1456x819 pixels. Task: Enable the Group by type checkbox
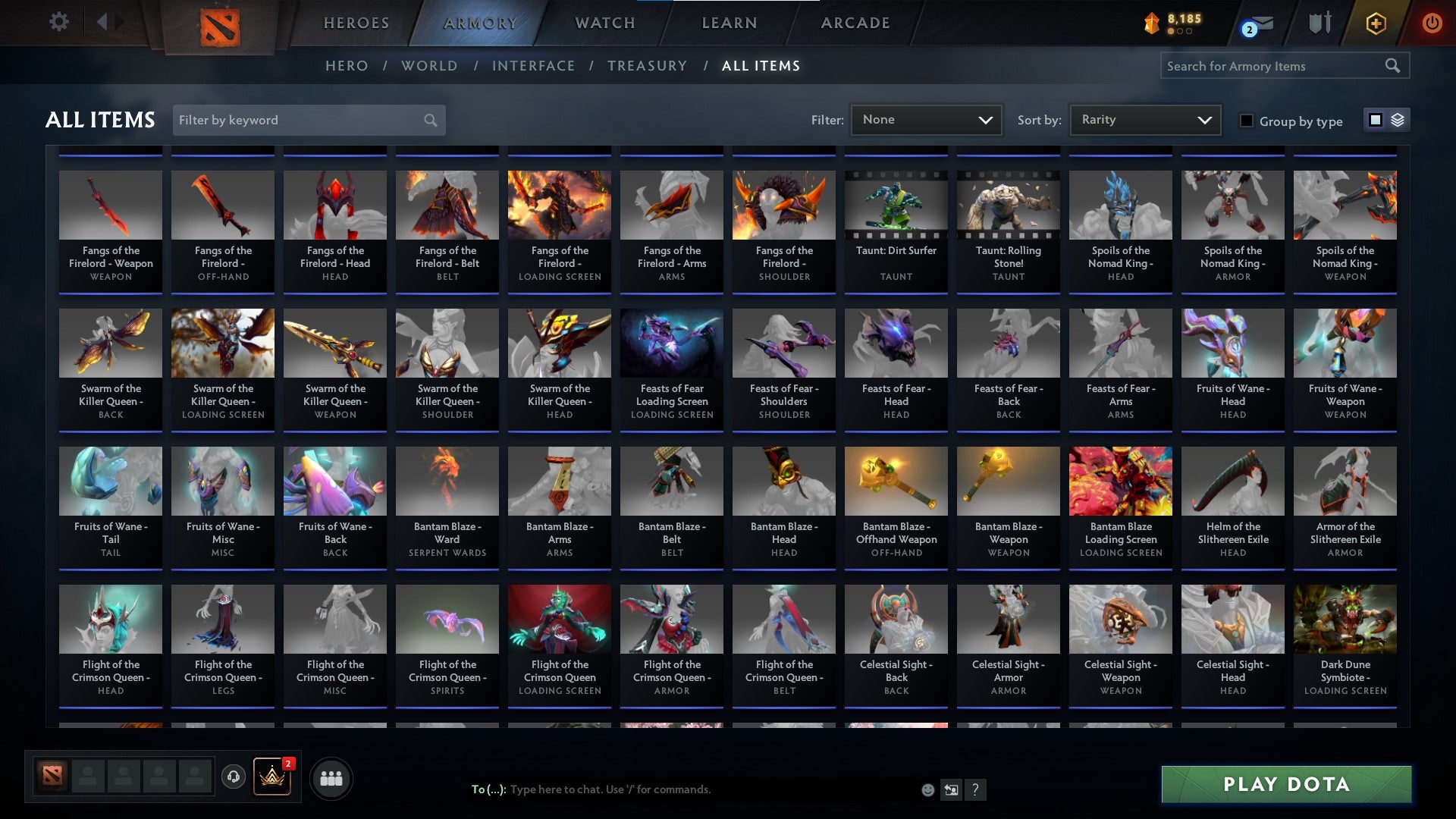(1246, 121)
